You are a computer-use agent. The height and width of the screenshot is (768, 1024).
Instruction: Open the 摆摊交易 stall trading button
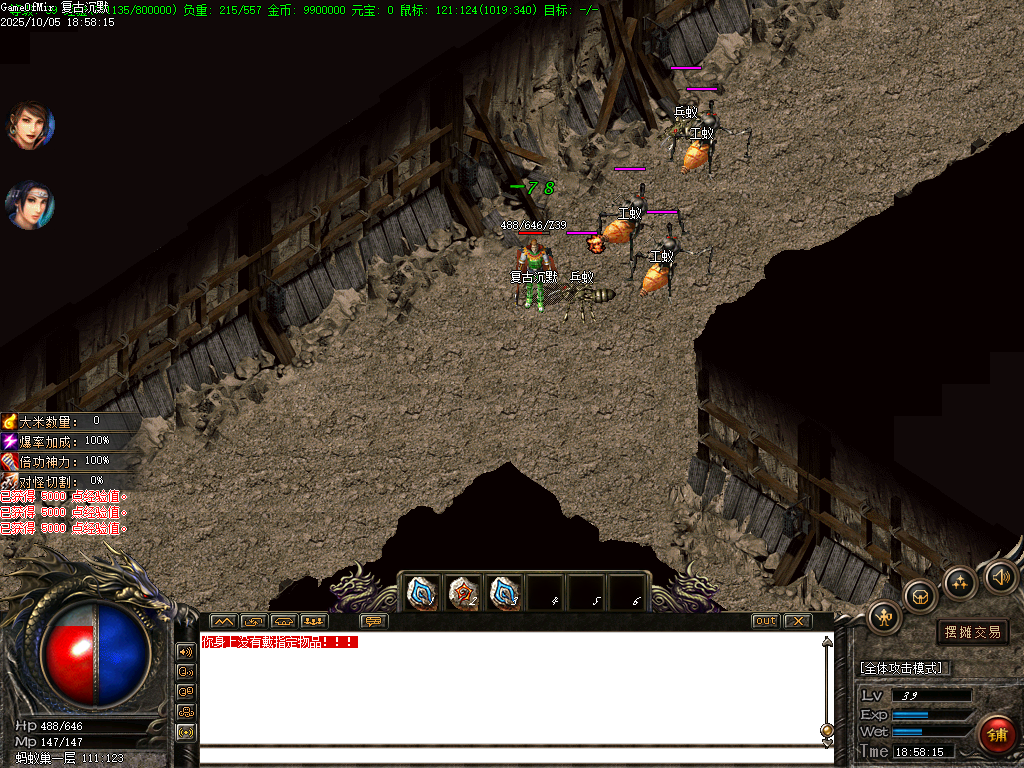tap(972, 632)
